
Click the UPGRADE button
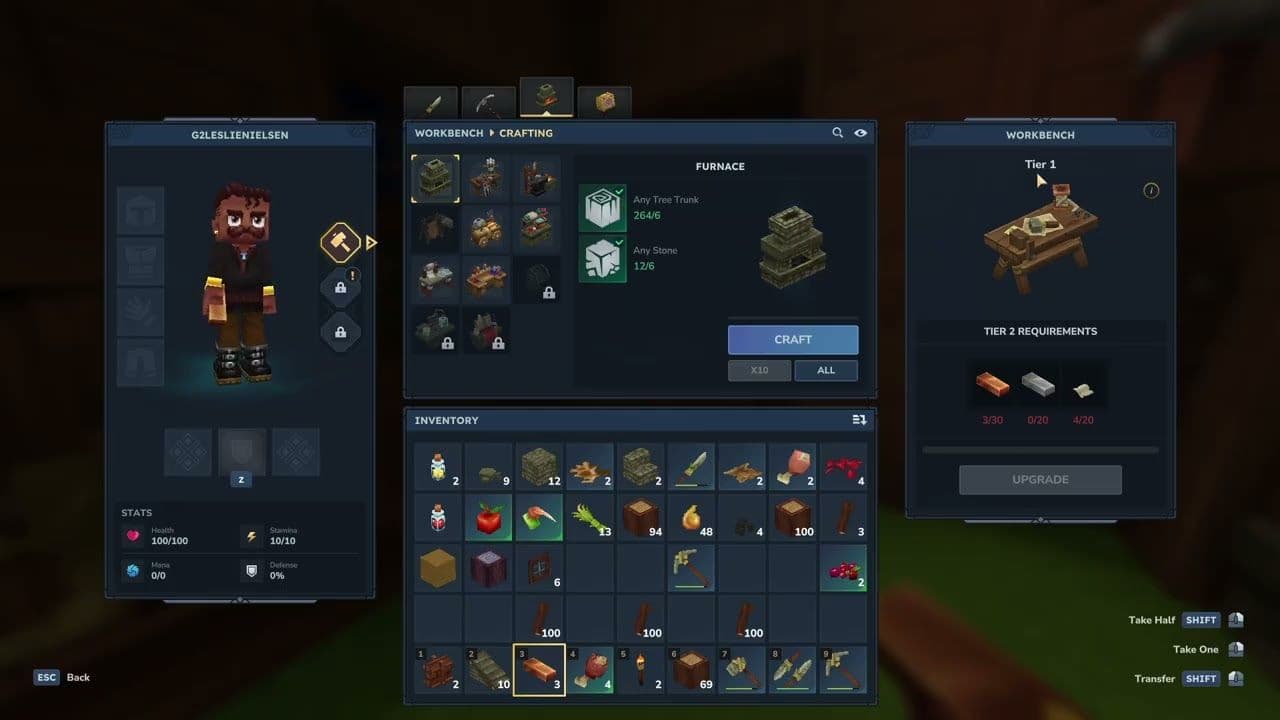[x=1040, y=479]
